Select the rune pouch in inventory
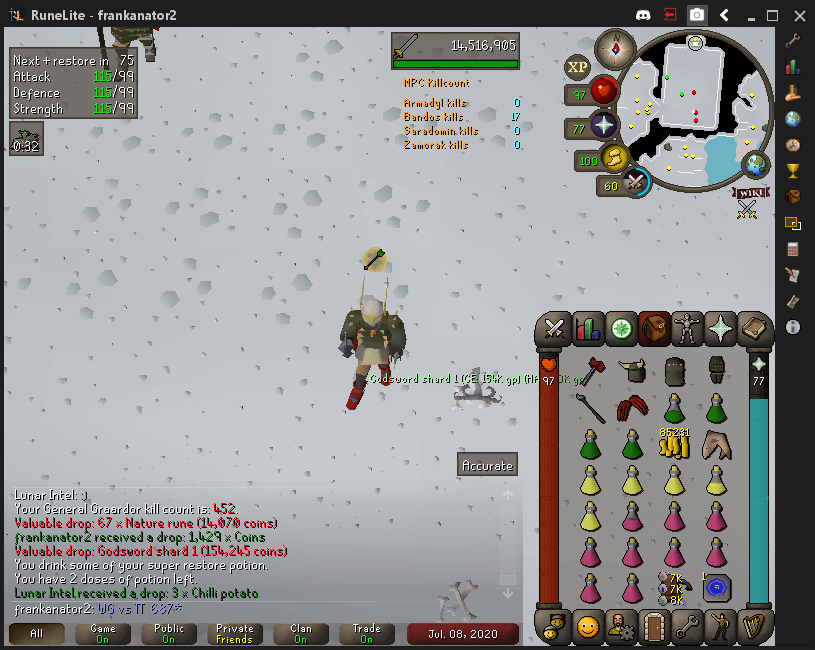 point(674,587)
